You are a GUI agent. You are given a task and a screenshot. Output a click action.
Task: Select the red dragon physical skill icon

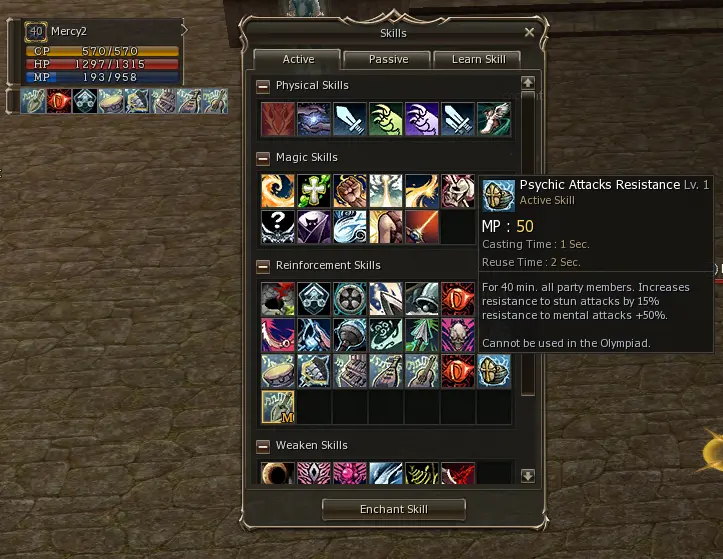click(x=278, y=119)
